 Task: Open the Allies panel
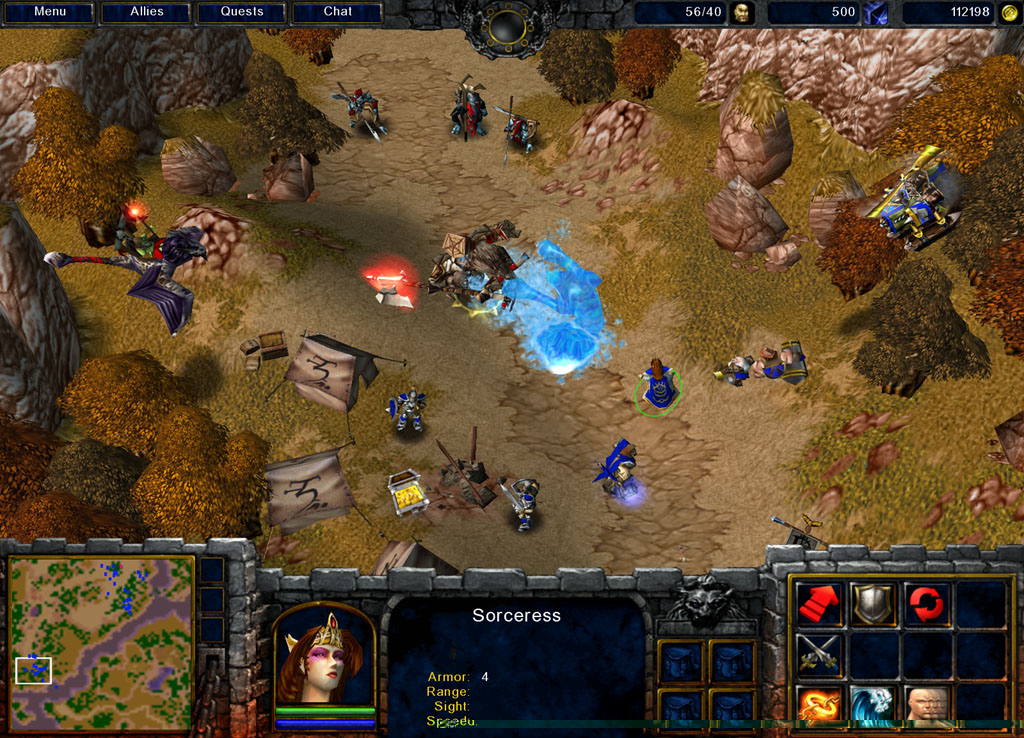[x=146, y=12]
